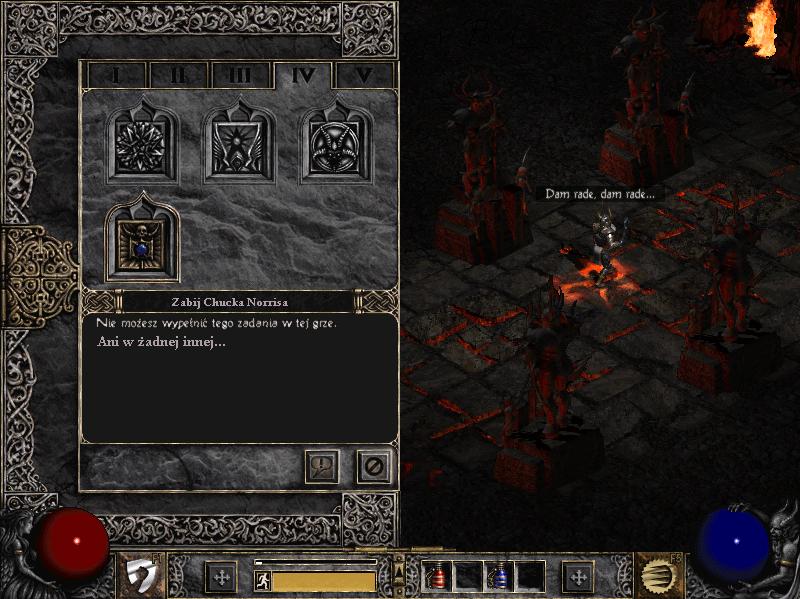Use the blue mana potion in belt

[x=499, y=576]
